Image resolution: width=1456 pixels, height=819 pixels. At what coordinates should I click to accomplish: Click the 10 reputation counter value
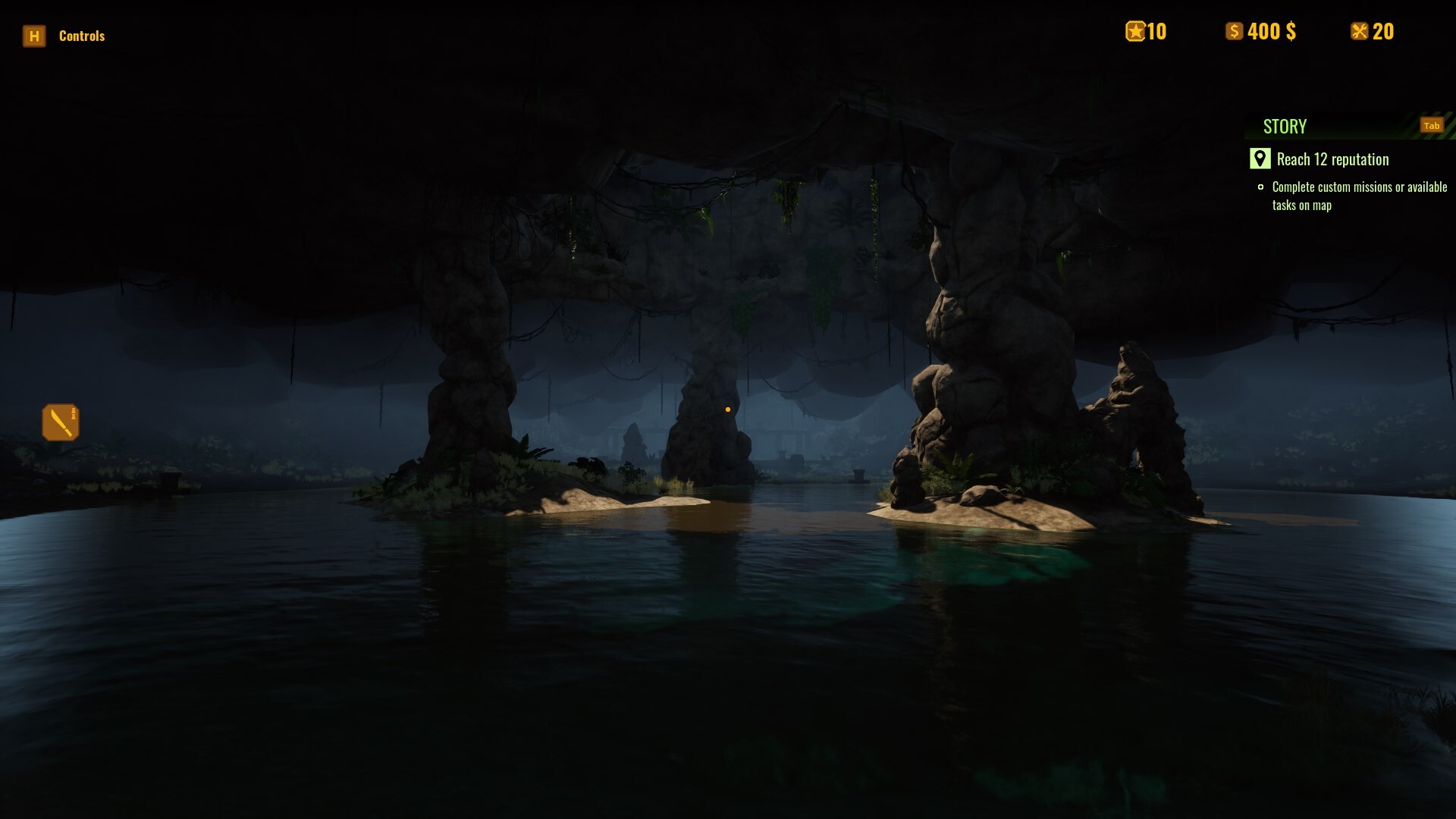click(1156, 31)
